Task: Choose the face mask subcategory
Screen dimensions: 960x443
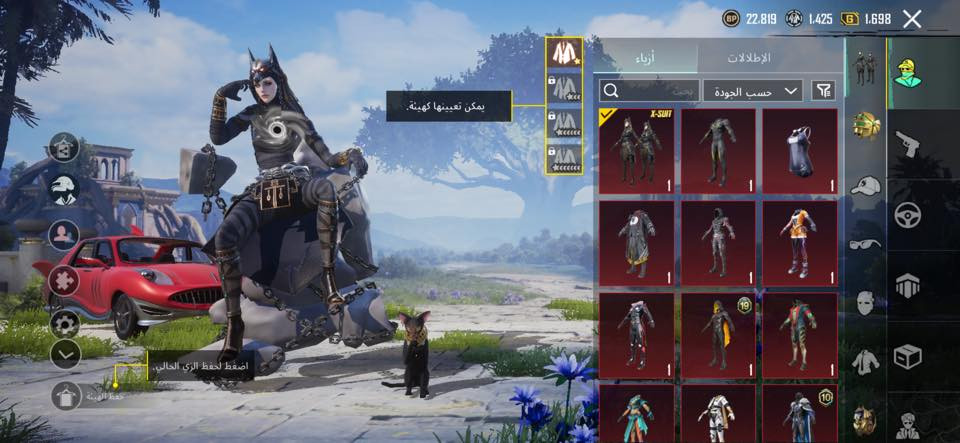Action: tap(865, 302)
